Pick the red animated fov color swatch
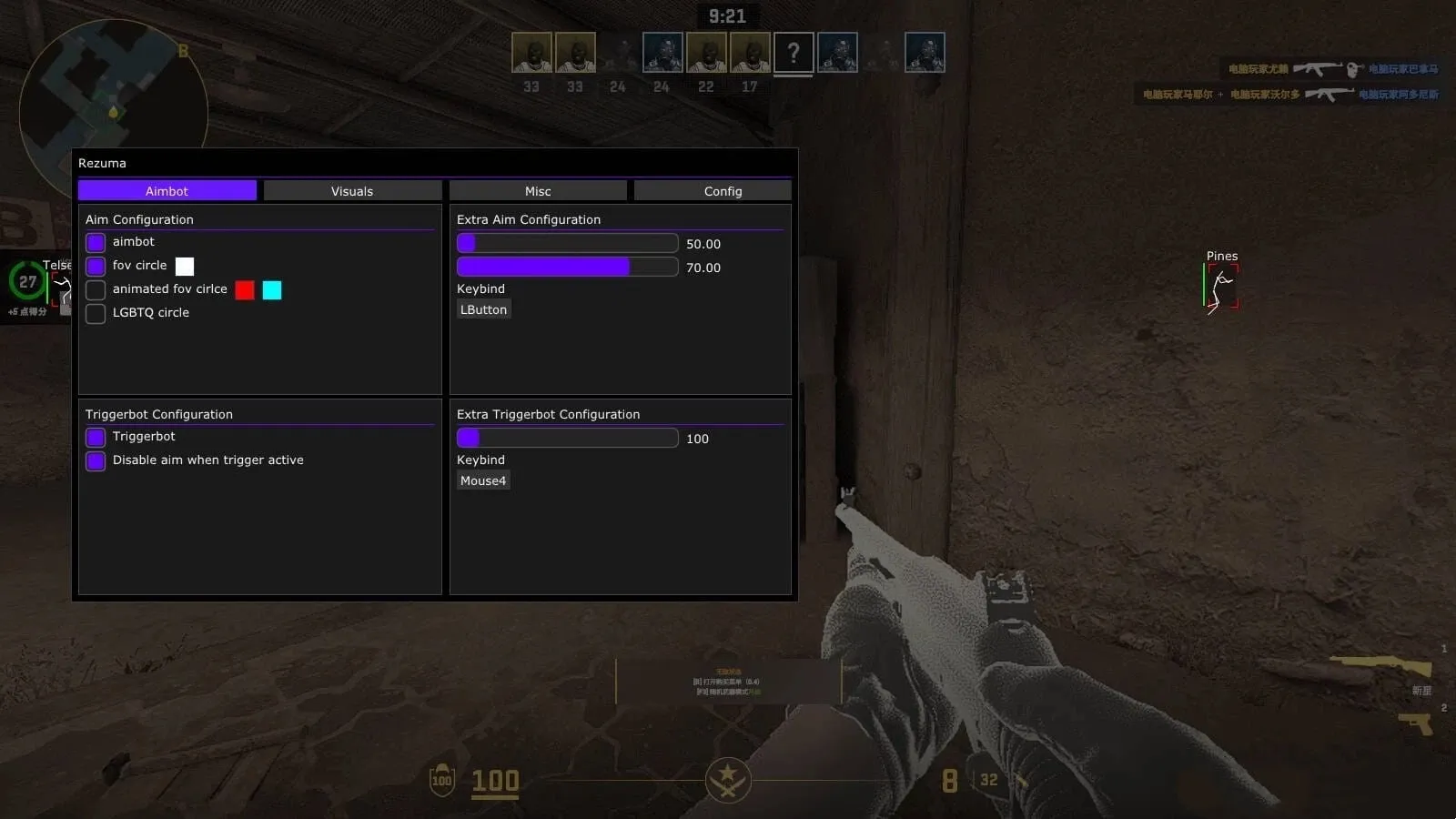1456x819 pixels. (245, 290)
